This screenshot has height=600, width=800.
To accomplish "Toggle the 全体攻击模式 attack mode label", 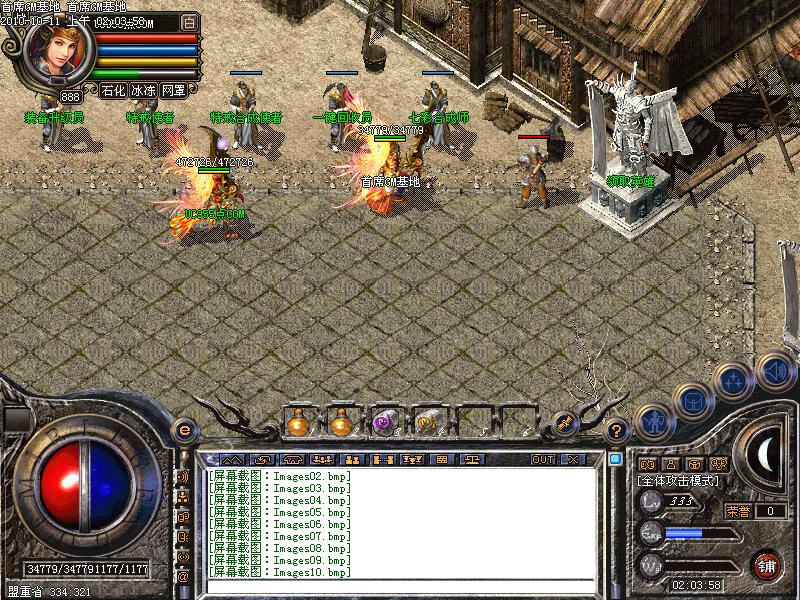I will coord(684,481).
